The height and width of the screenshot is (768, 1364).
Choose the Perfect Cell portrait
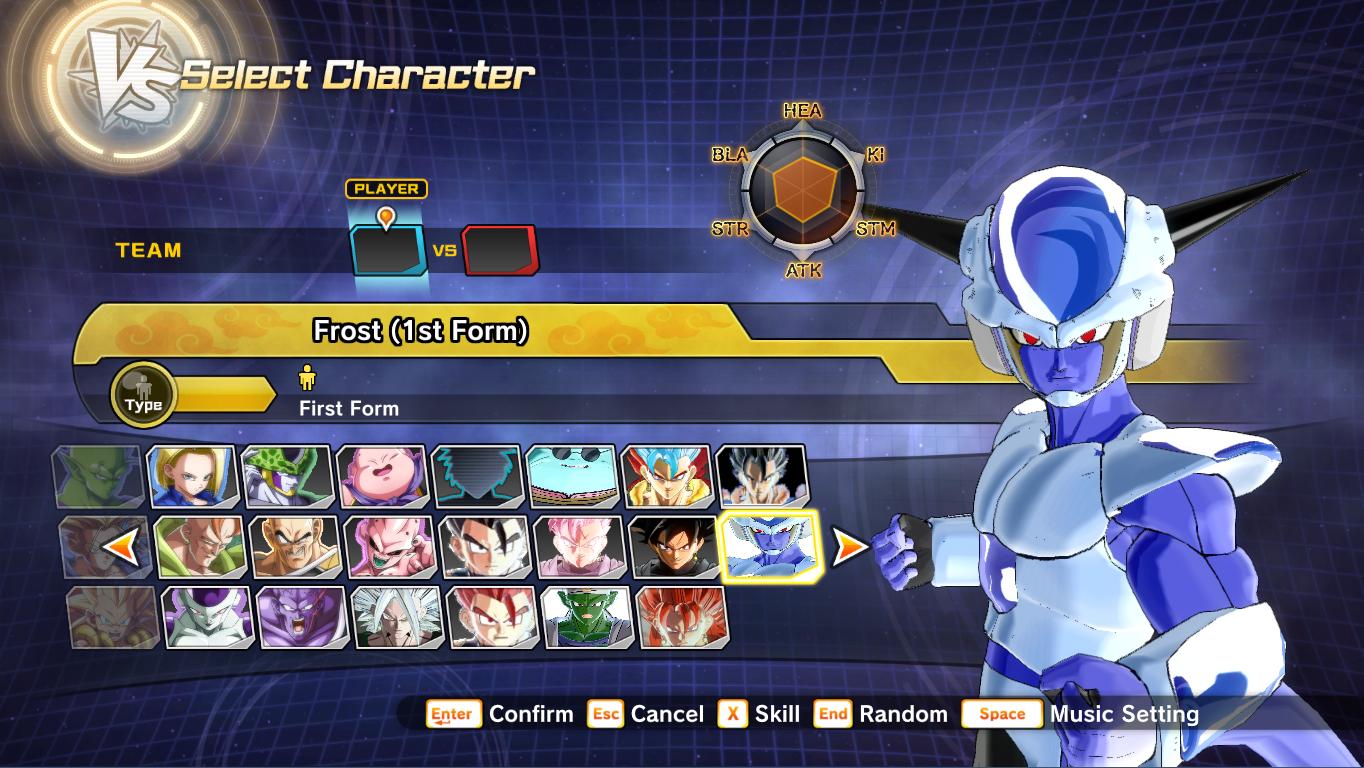287,477
